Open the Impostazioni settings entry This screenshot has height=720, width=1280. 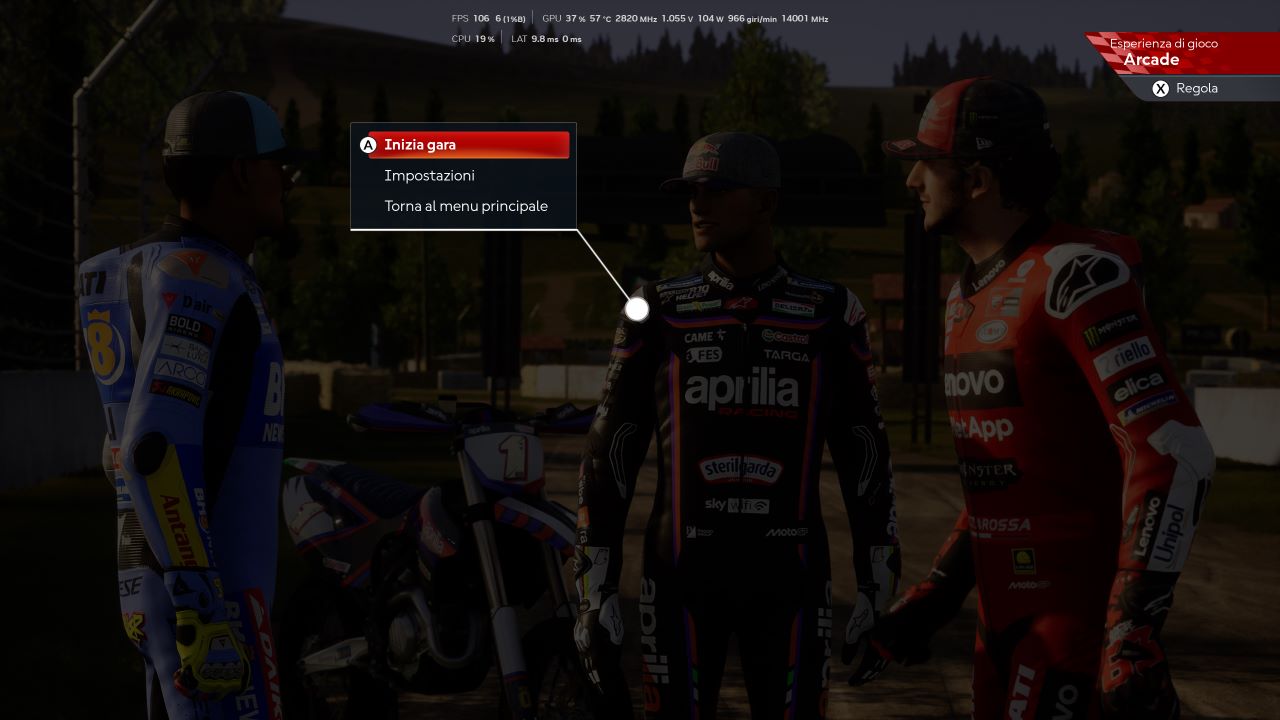click(429, 176)
